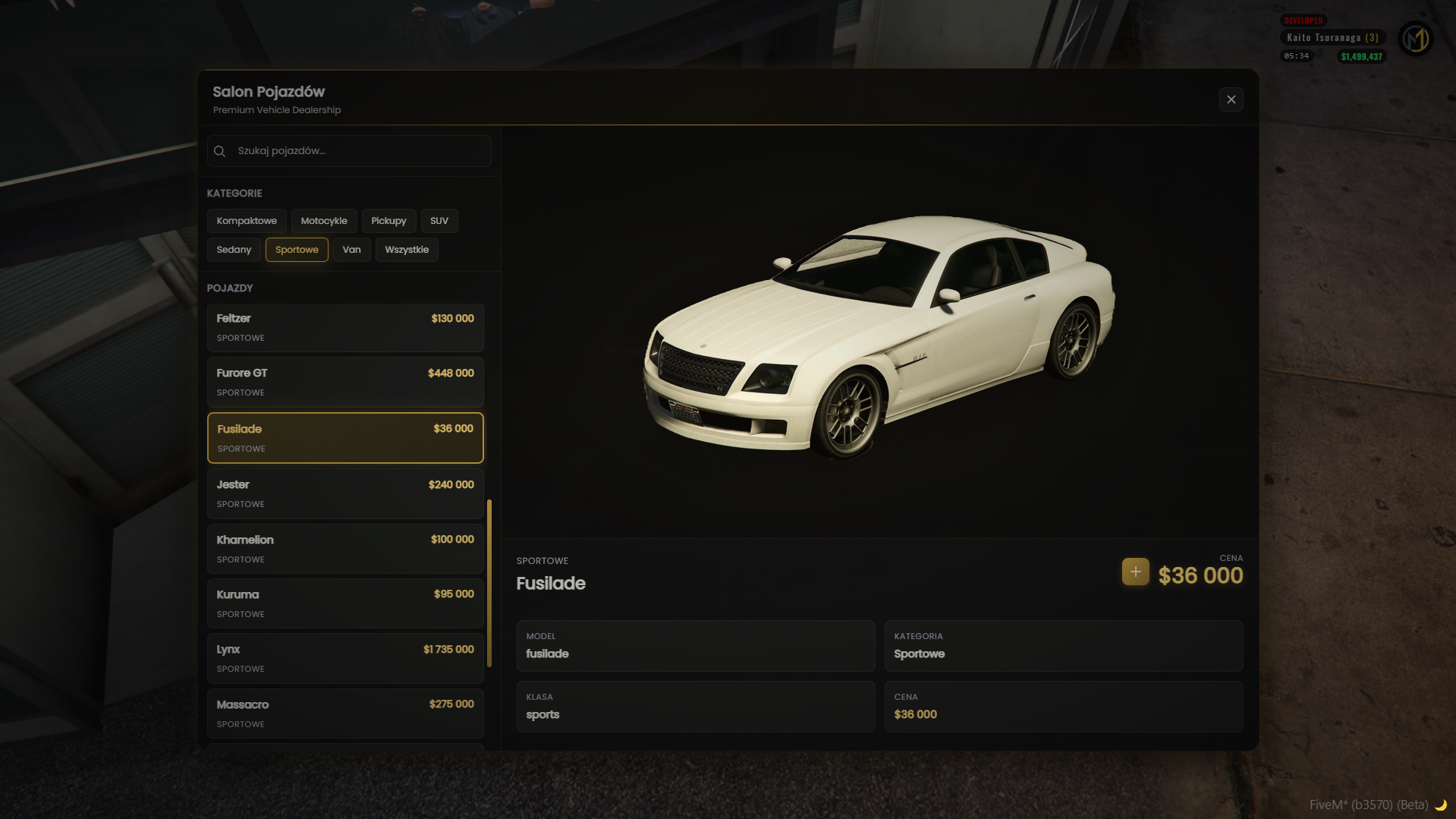Choose the Massacro from the list
1456x819 pixels.
point(345,713)
